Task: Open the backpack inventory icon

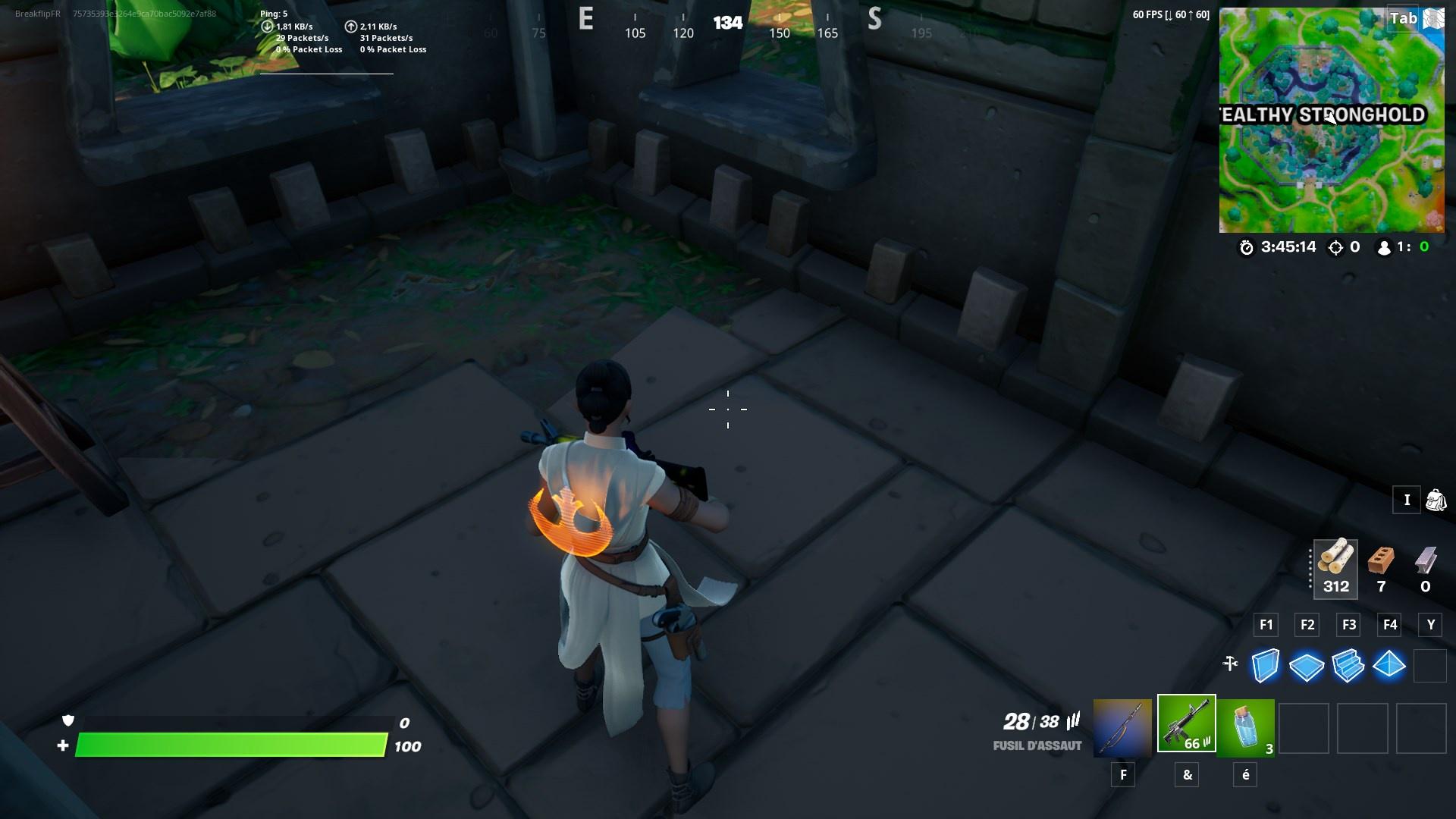Action: 1434,500
